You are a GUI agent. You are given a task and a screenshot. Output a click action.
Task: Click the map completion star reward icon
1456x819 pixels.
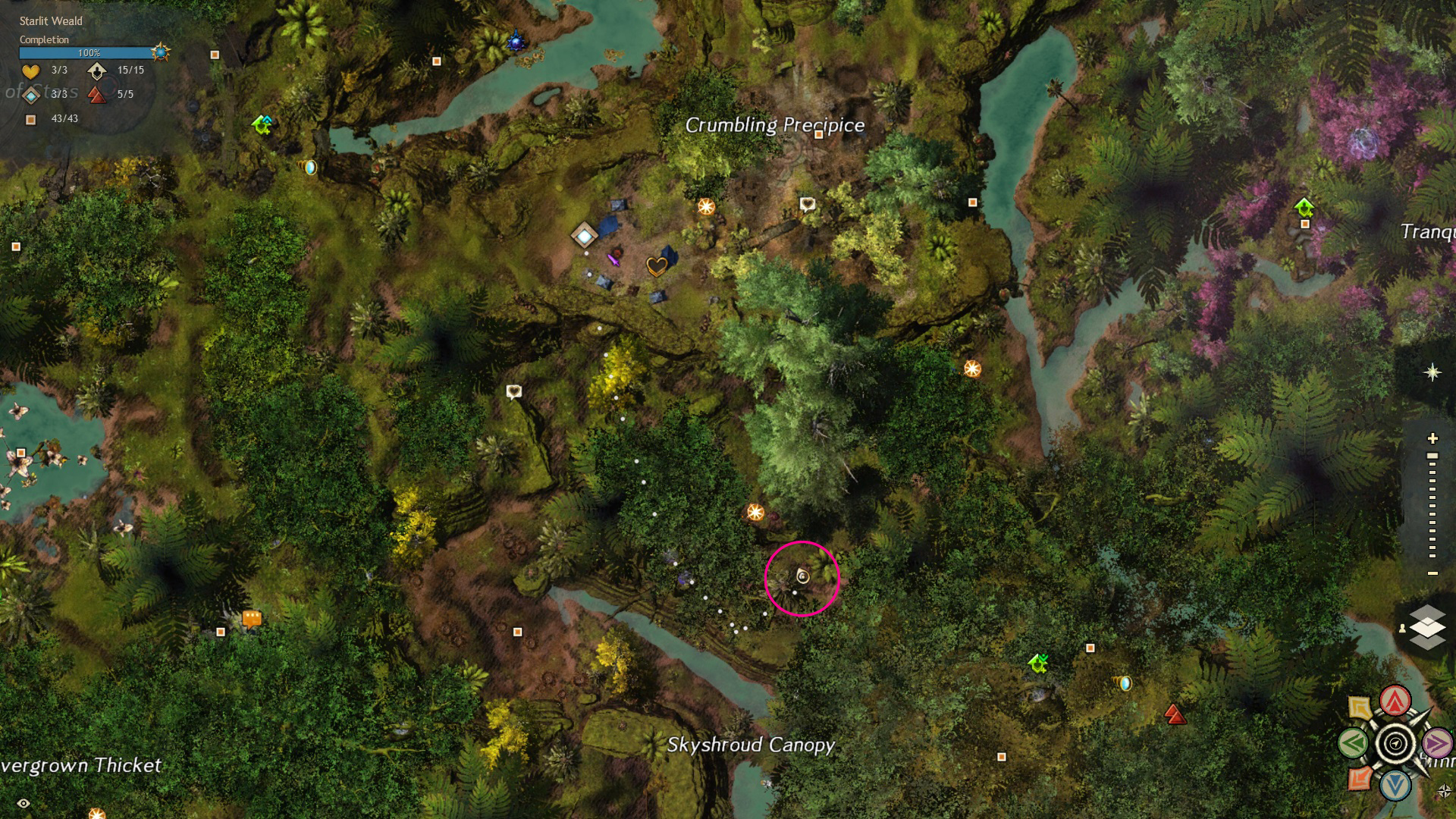160,52
